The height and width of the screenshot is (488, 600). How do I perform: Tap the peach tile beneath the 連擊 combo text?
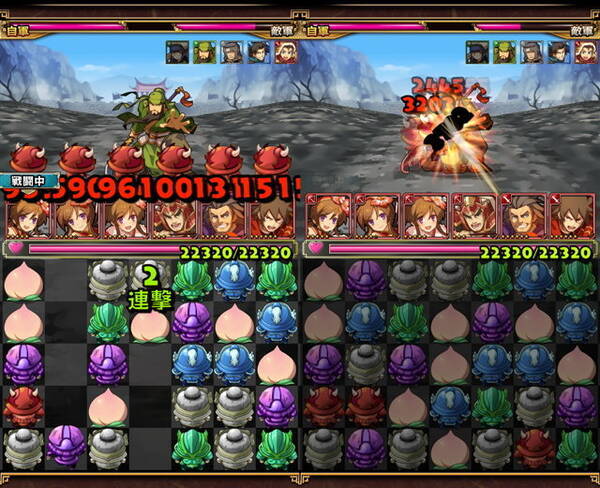[150, 322]
